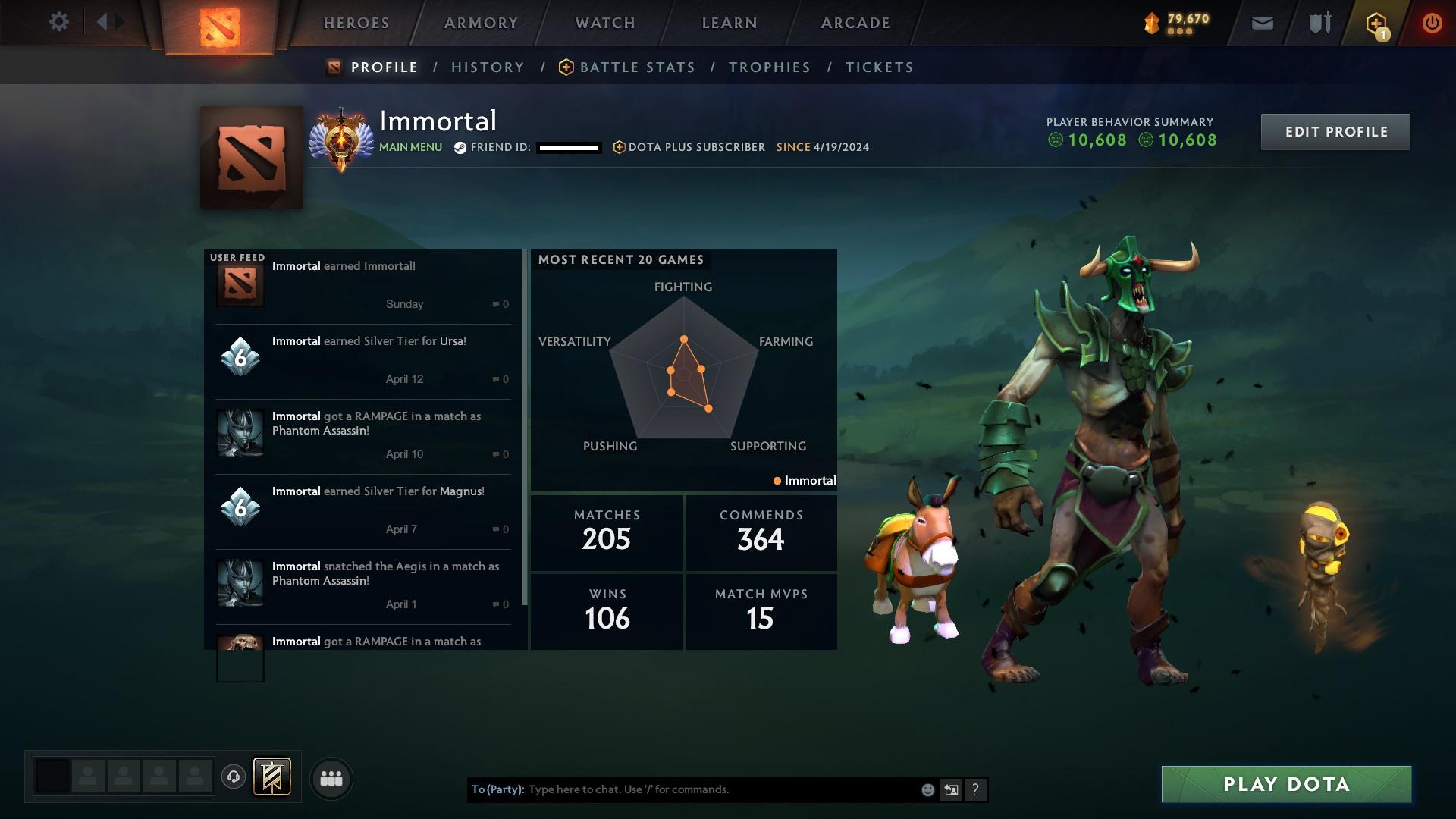The width and height of the screenshot is (1456, 819).
Task: Click the Edit Profile button
Action: point(1335,130)
